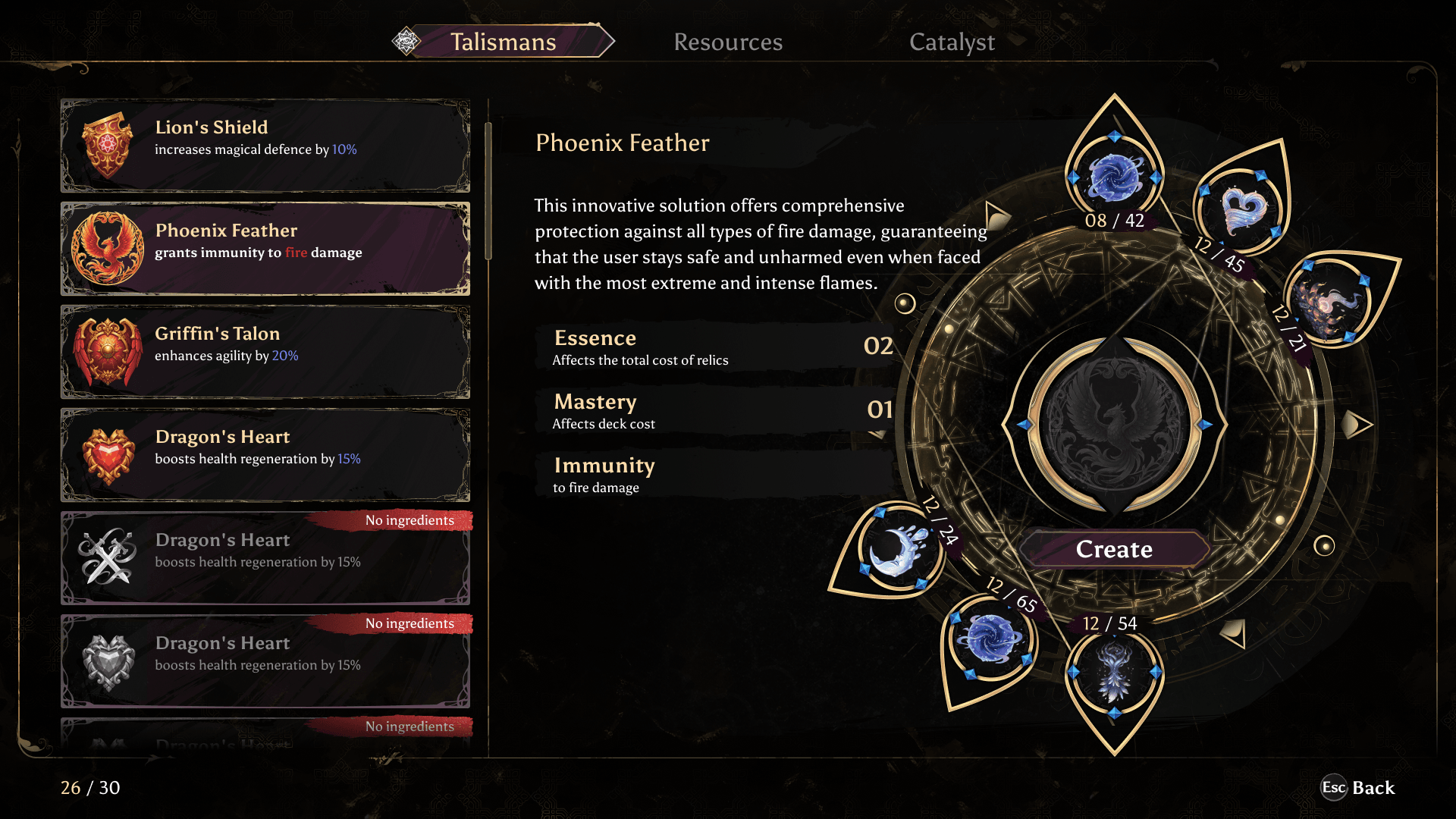Select the craftable Dragon's Heart with red heart
The height and width of the screenshot is (819, 1456).
(265, 455)
